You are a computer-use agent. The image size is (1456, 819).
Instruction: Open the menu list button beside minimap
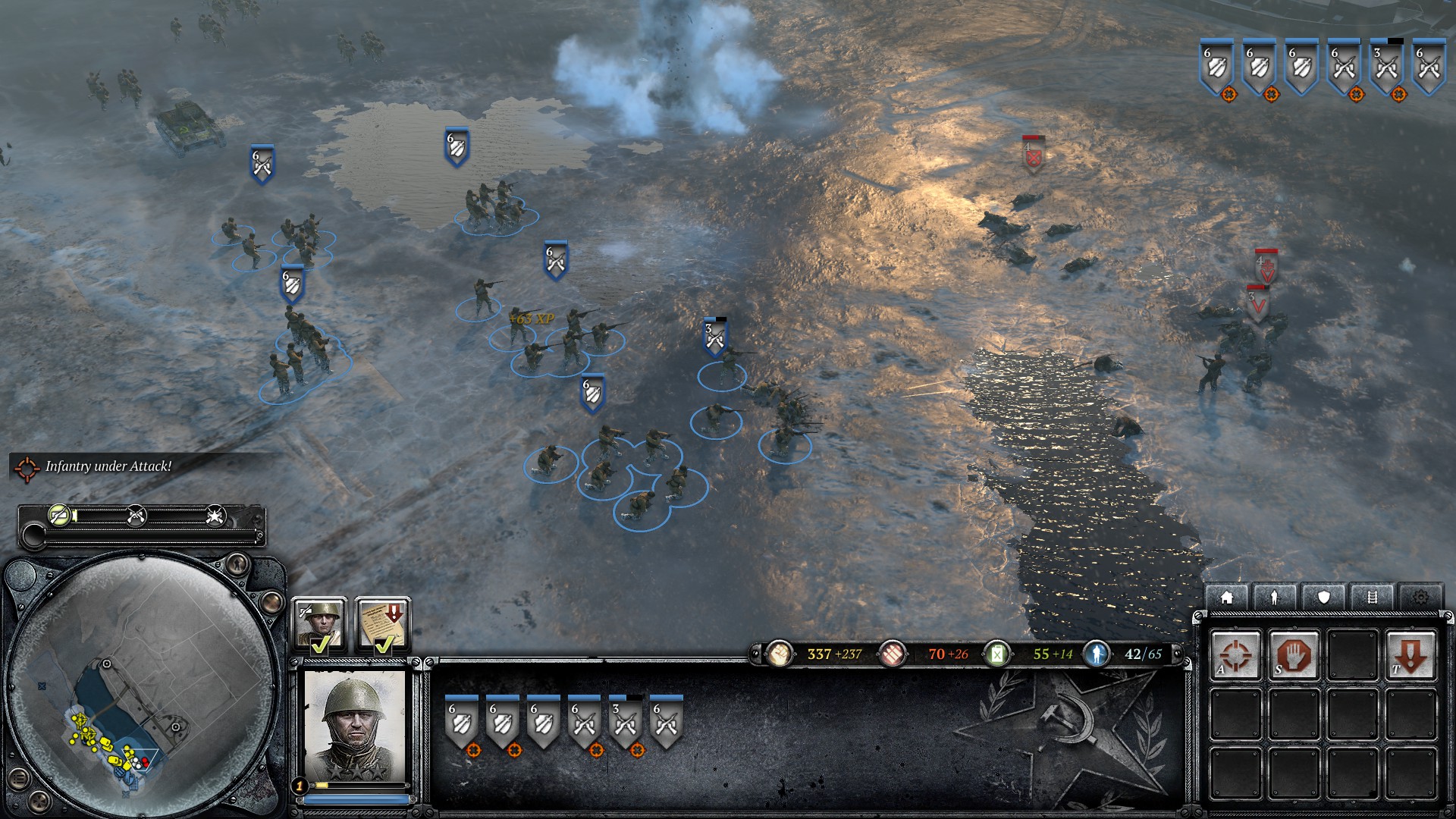point(19,778)
